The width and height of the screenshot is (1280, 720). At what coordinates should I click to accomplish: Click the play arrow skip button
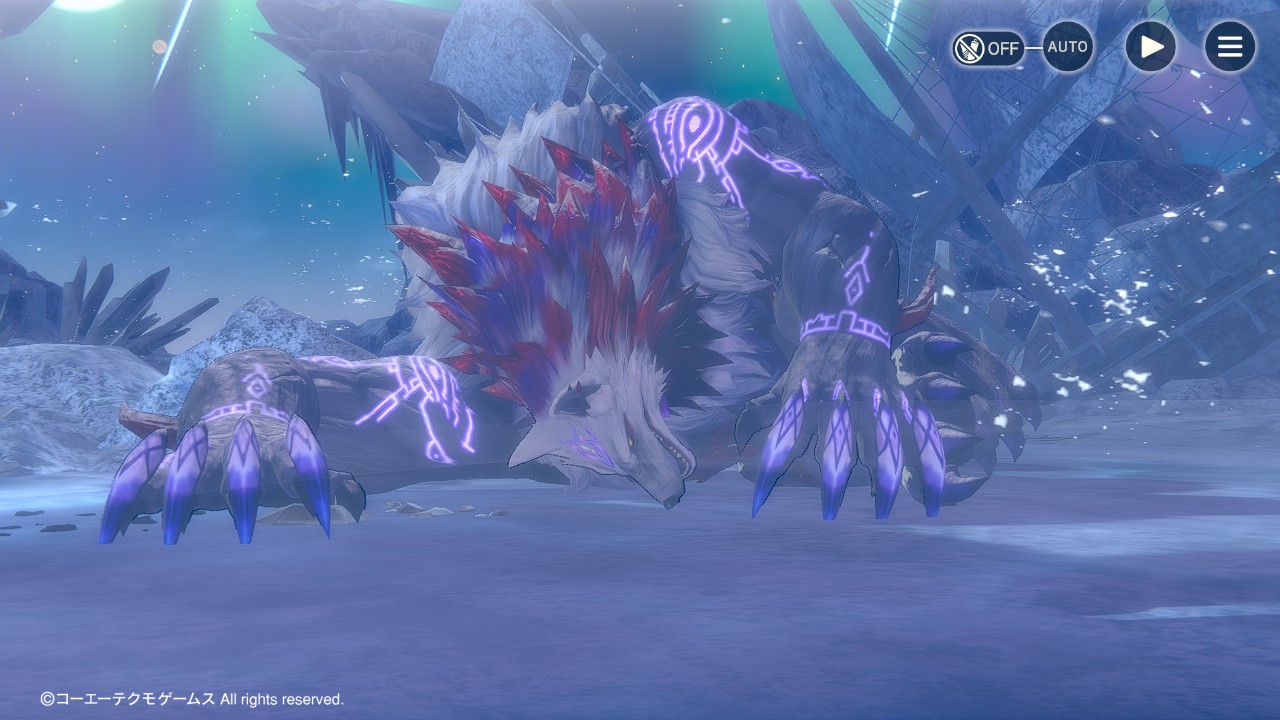[1151, 47]
